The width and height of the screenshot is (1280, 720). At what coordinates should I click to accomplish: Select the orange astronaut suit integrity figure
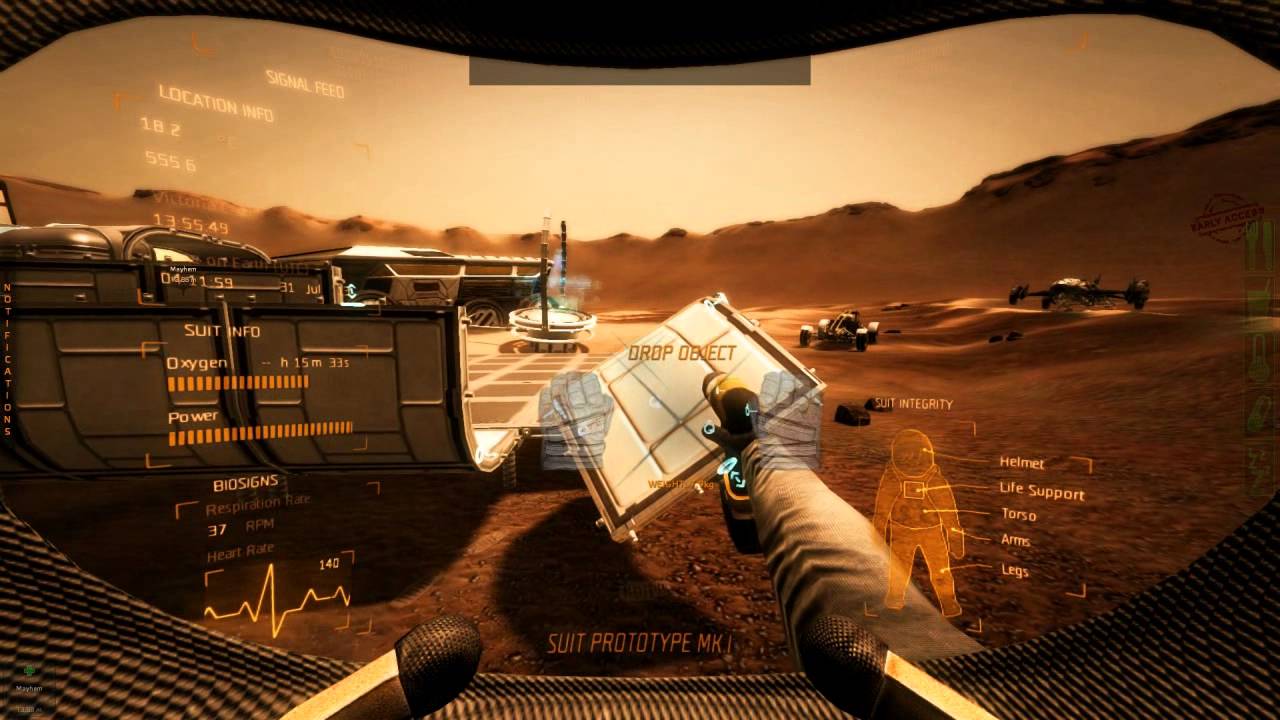914,518
